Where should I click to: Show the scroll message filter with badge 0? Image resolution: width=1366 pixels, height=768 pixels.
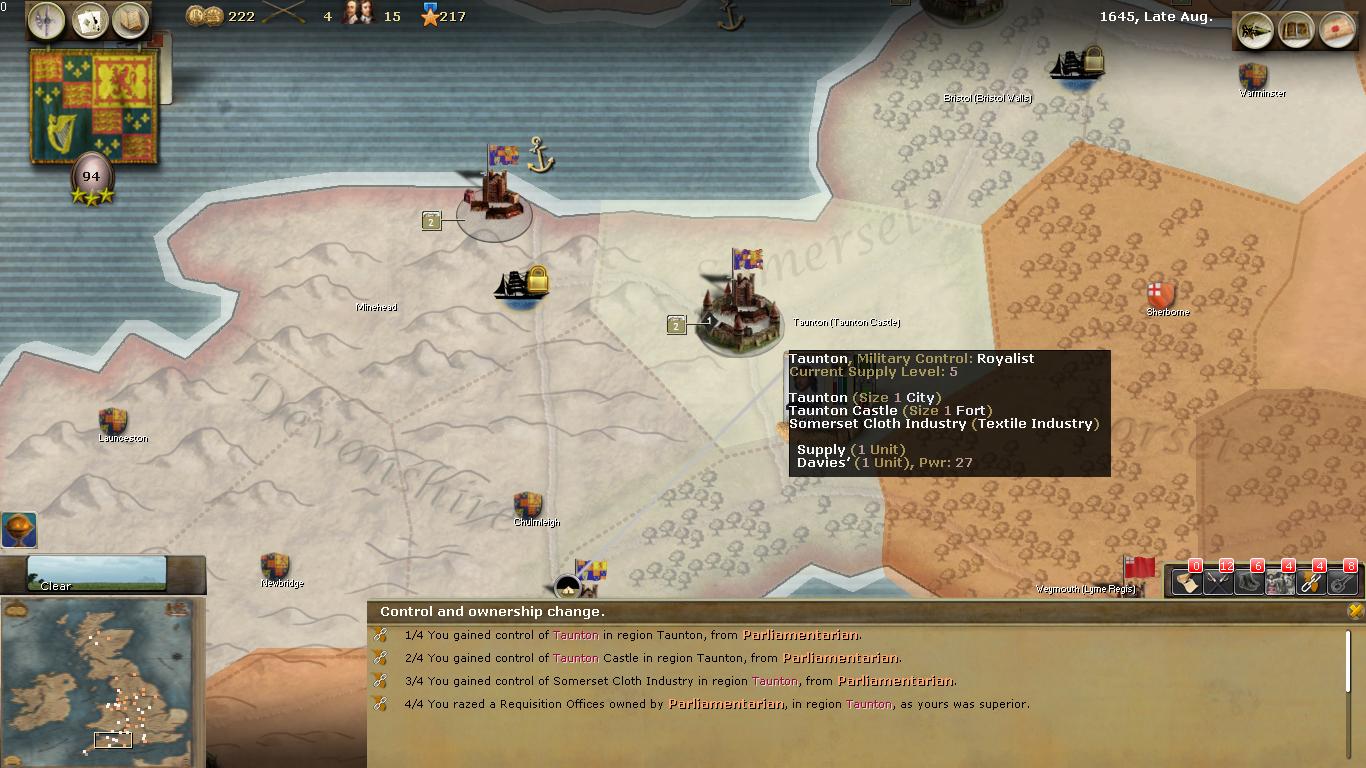tap(1187, 581)
